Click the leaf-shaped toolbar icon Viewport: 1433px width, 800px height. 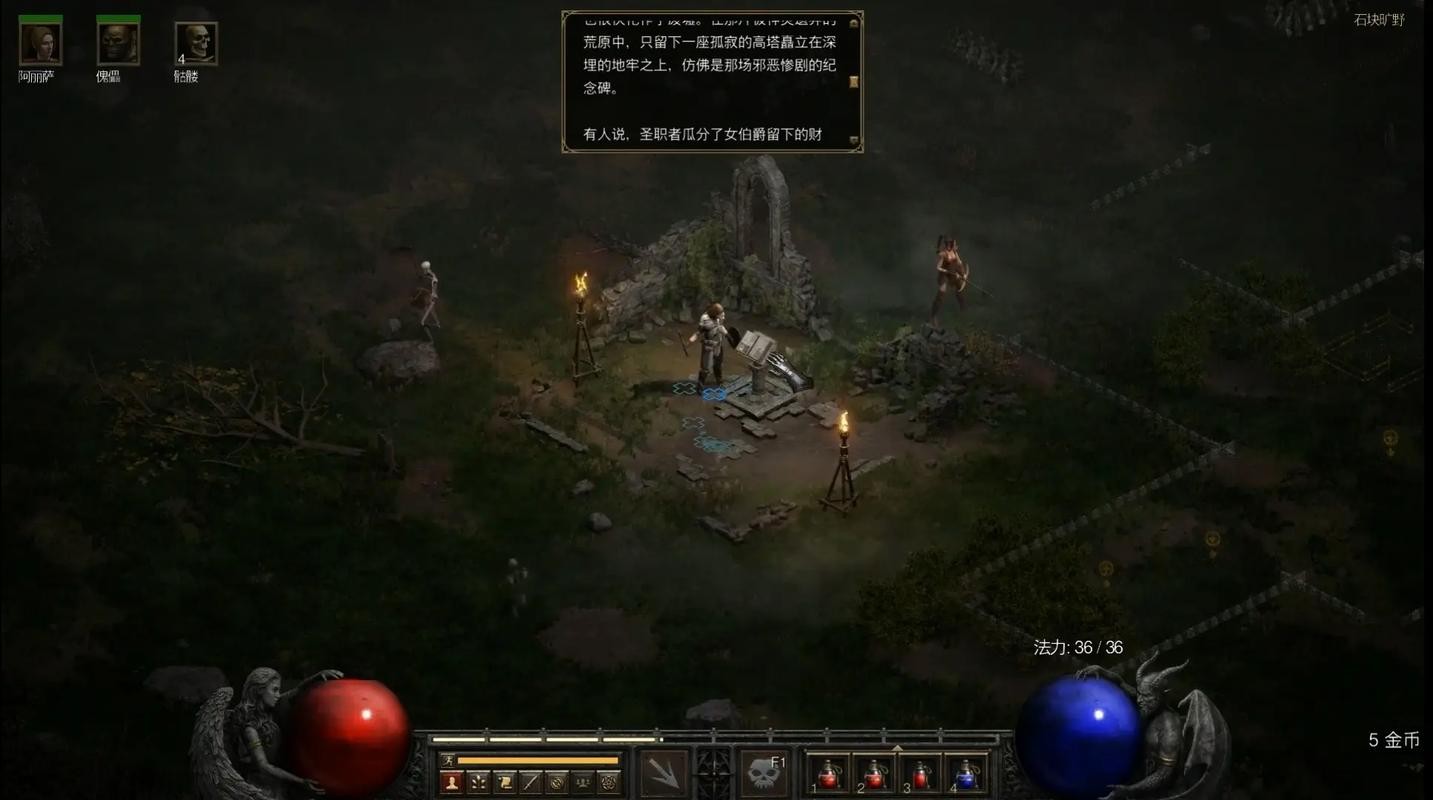[477, 781]
